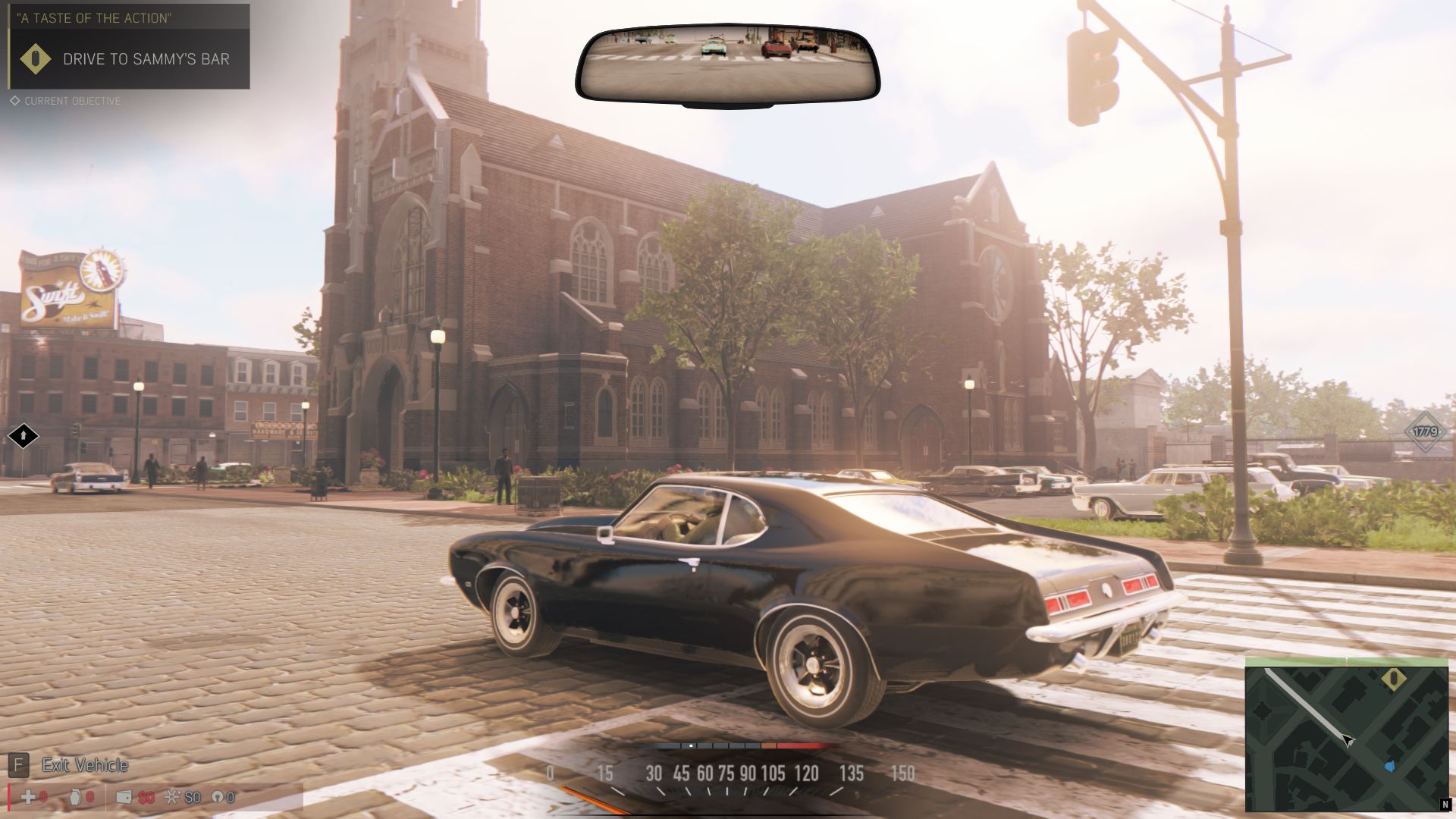Click the kickback sun-shaped icon
Screen dimensions: 1456x819
[173, 797]
